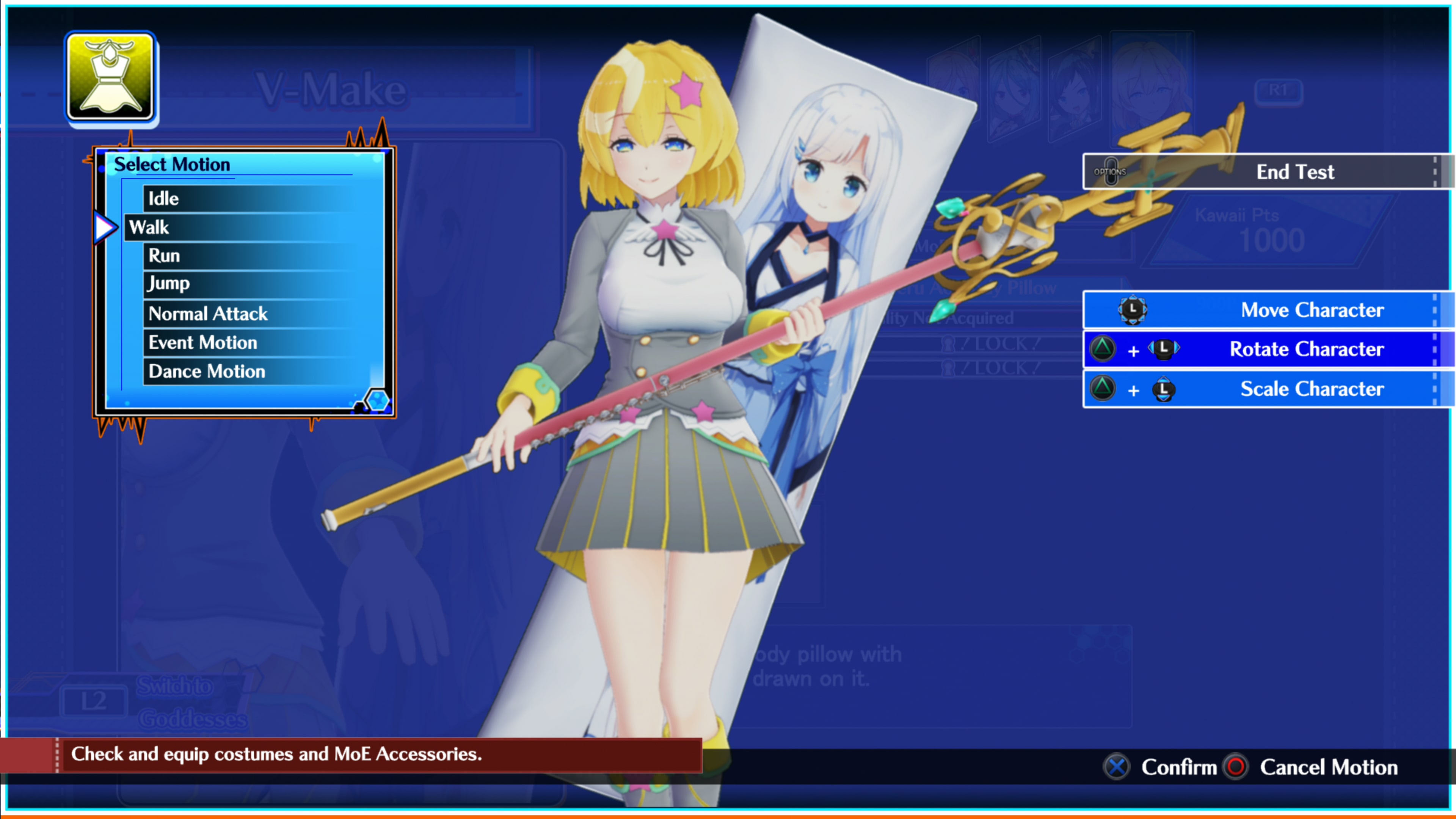Click the OPTIONS button icon beside End Test
The image size is (1456, 819).
(1112, 171)
